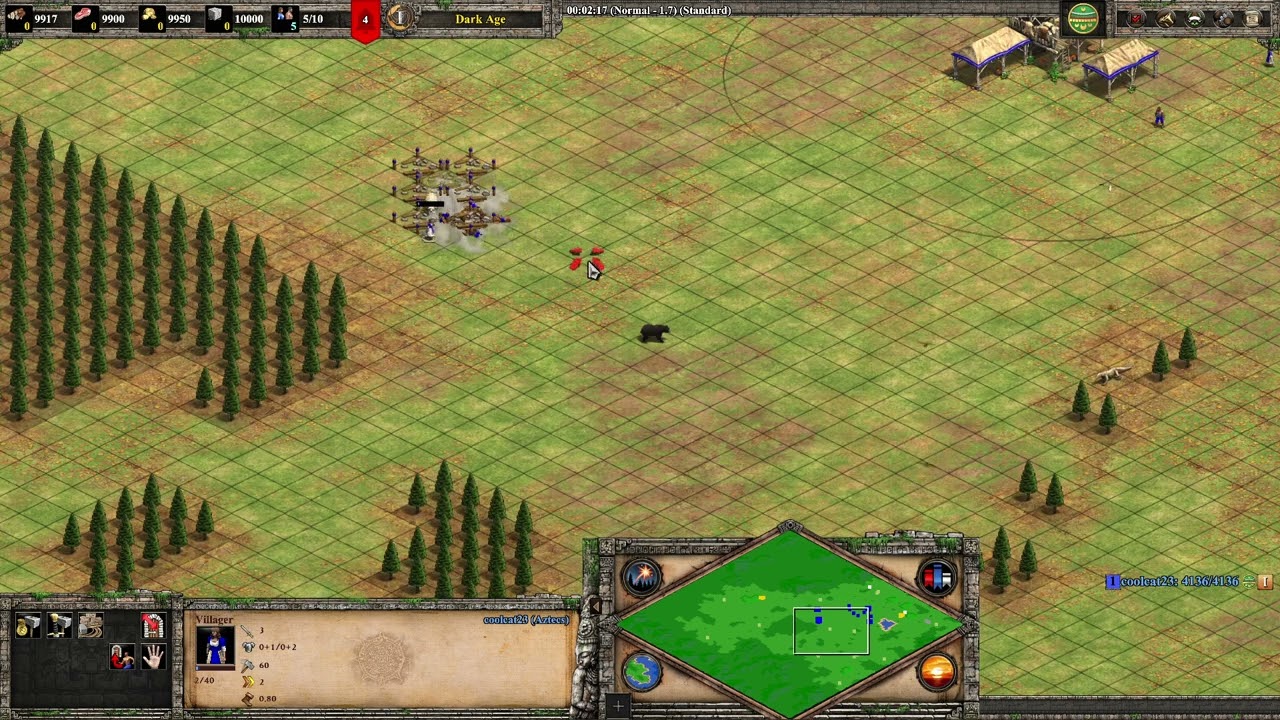Click the stop command hand icon
The width and height of the screenshot is (1280, 720).
point(153,657)
